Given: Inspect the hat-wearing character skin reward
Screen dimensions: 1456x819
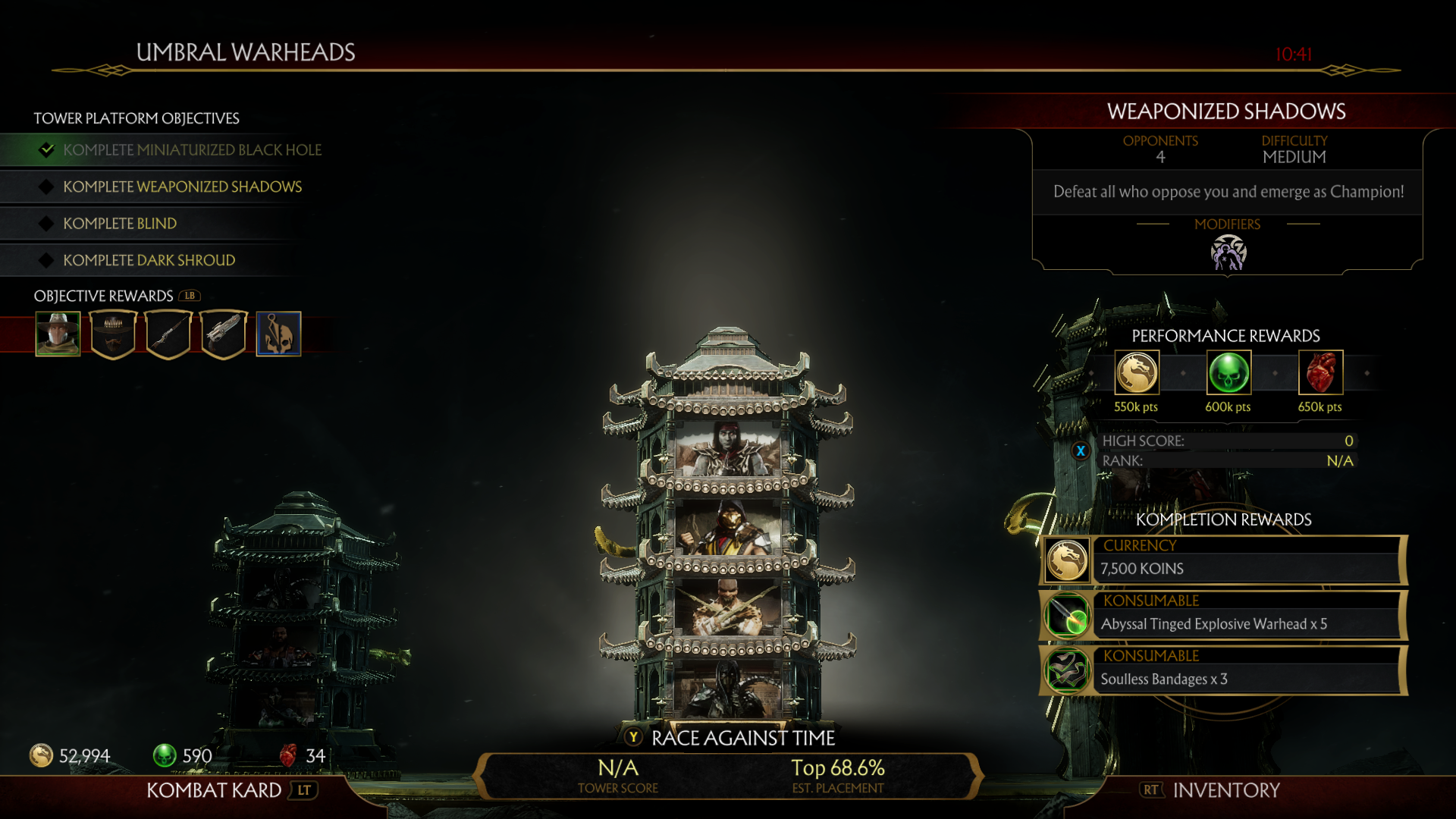Looking at the screenshot, I should coord(58,334).
